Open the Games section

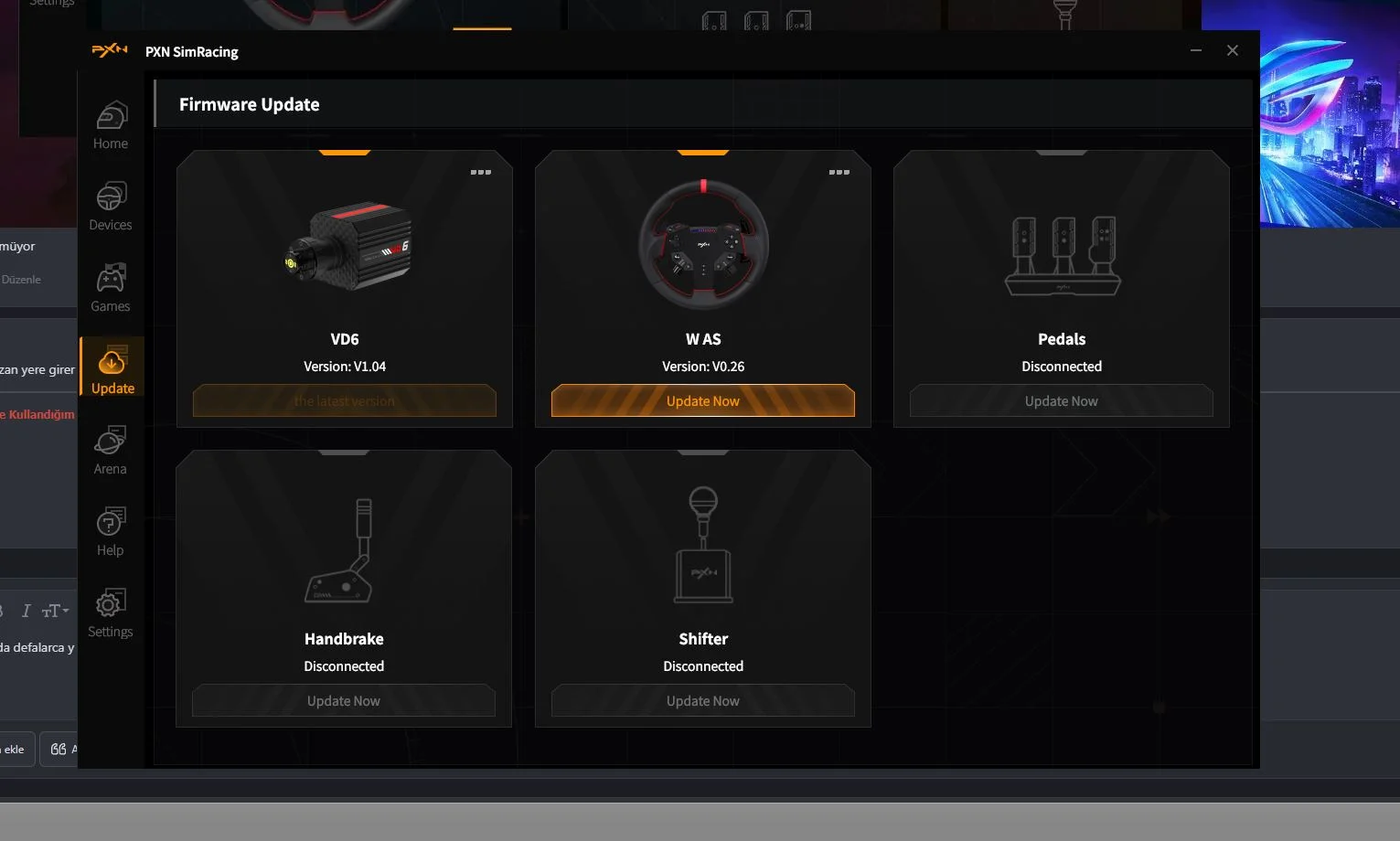[111, 288]
